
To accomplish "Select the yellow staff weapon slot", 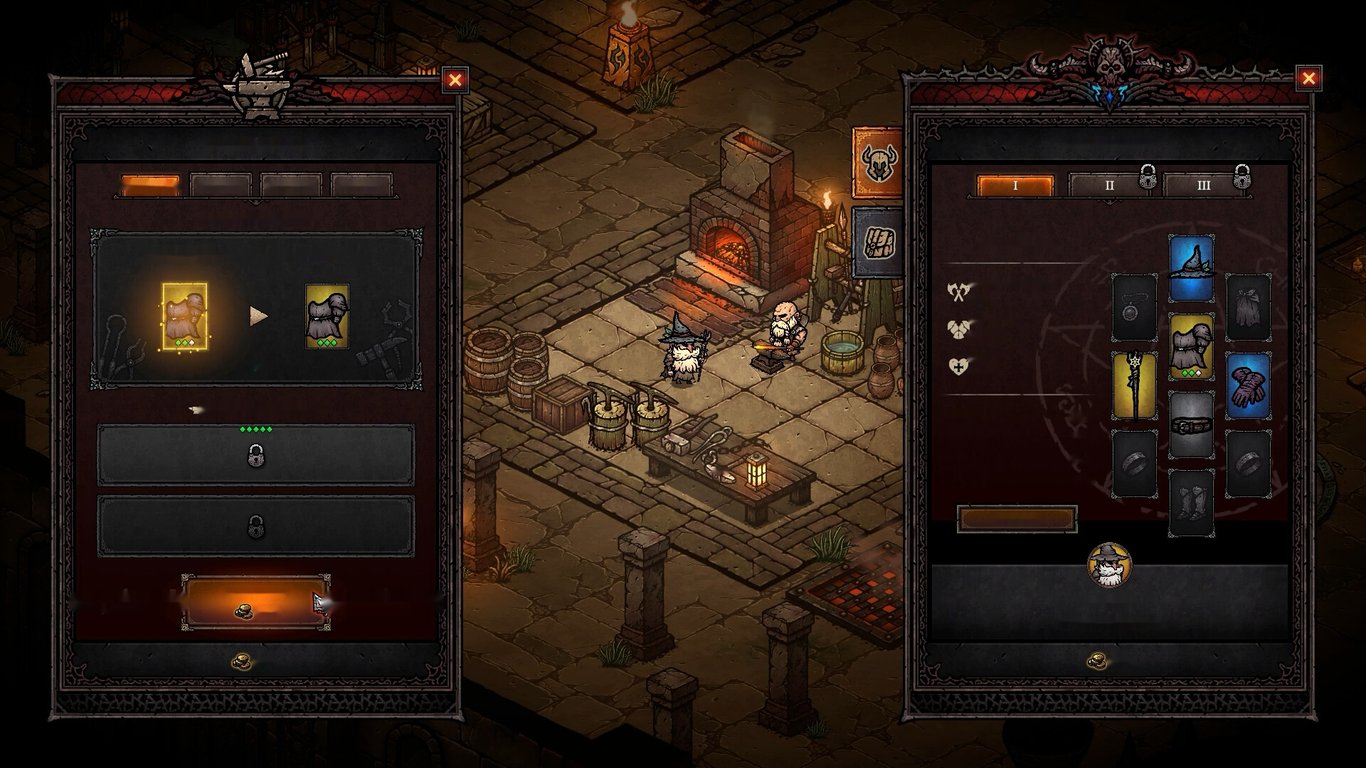I will click(1134, 385).
